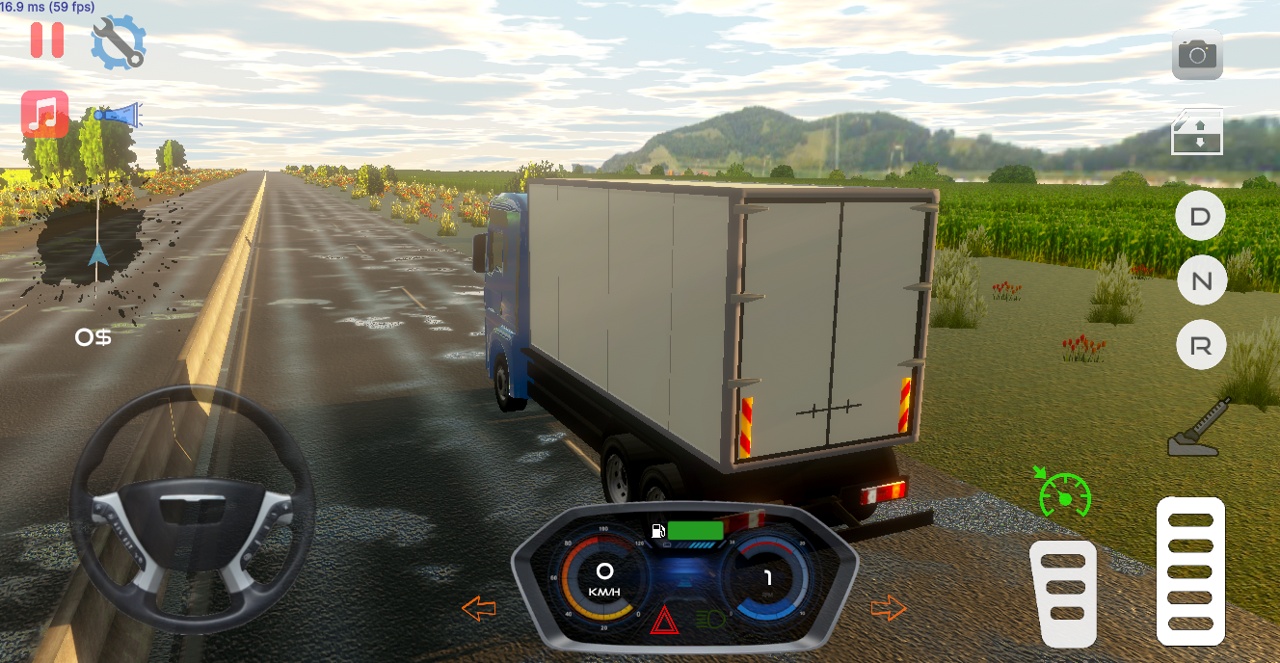
Task: Toggle the red hazard warning triangle
Action: click(663, 623)
